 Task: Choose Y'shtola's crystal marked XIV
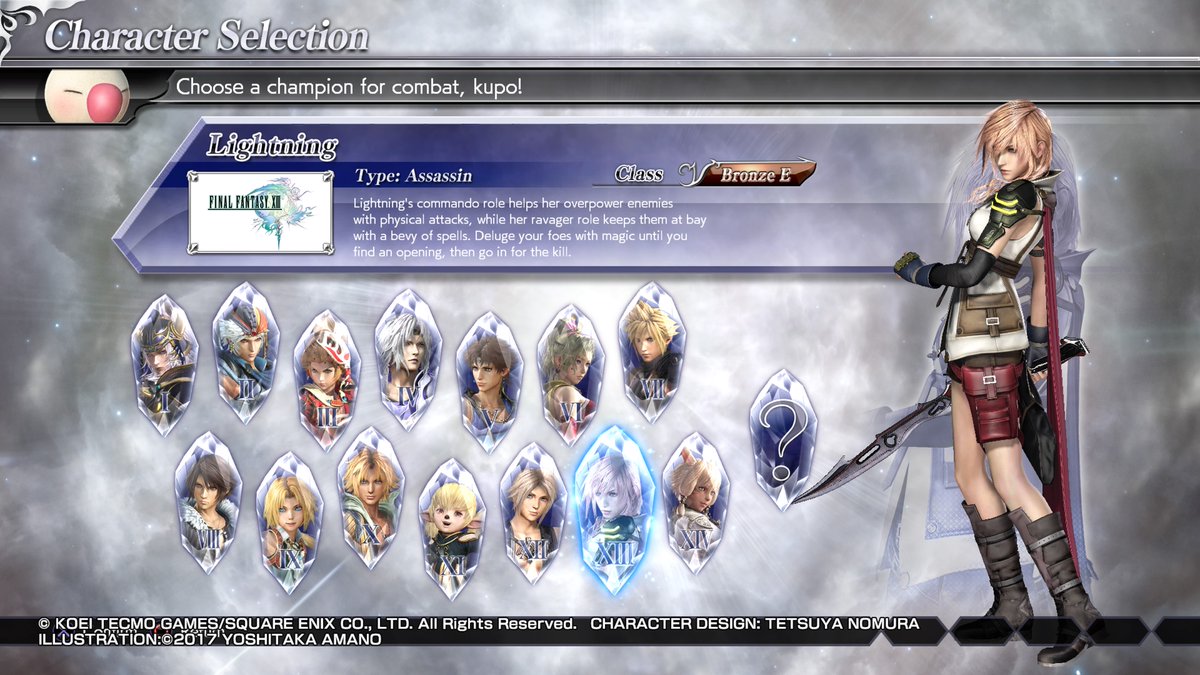(696, 503)
